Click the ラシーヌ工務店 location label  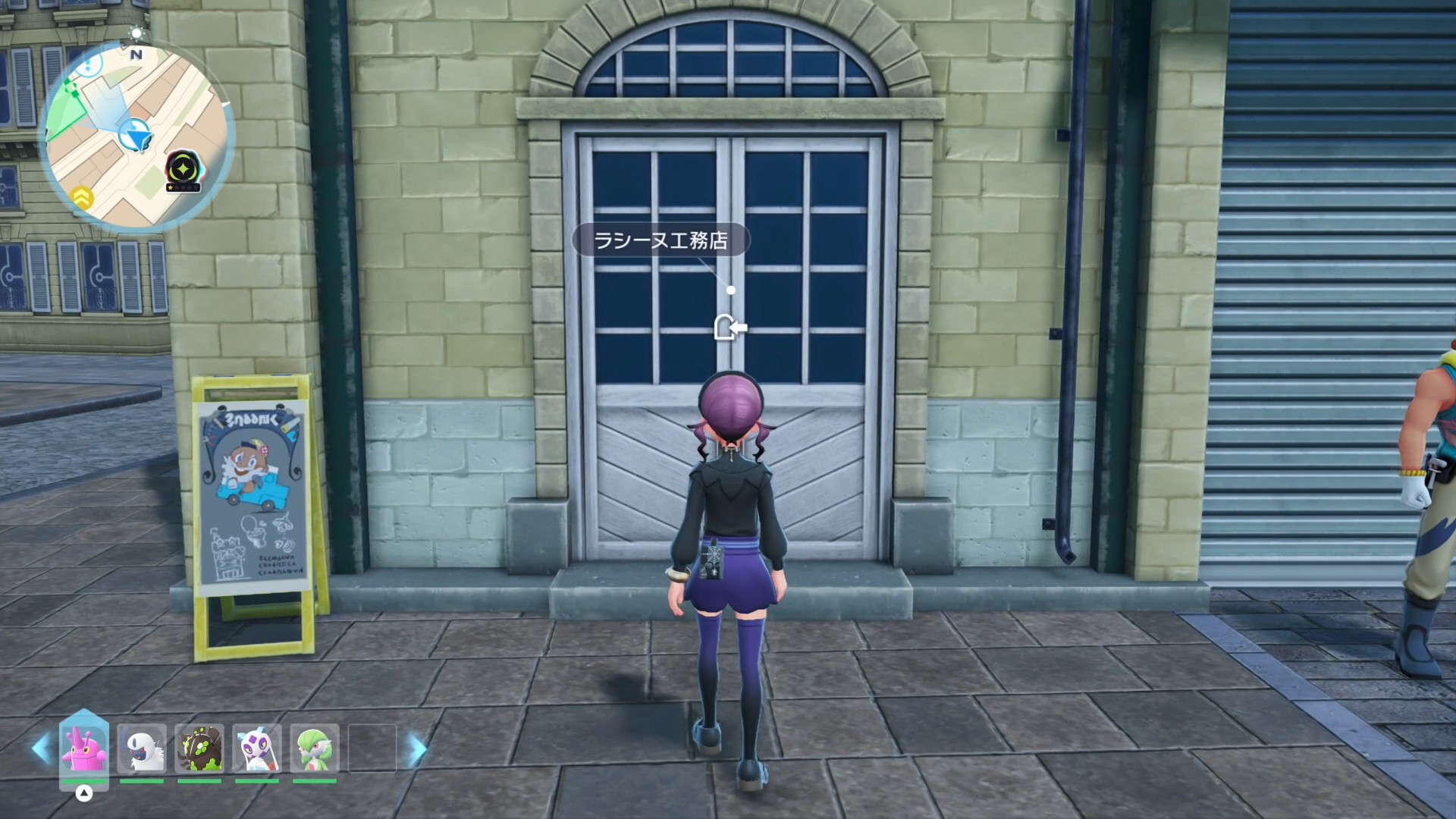[661, 240]
